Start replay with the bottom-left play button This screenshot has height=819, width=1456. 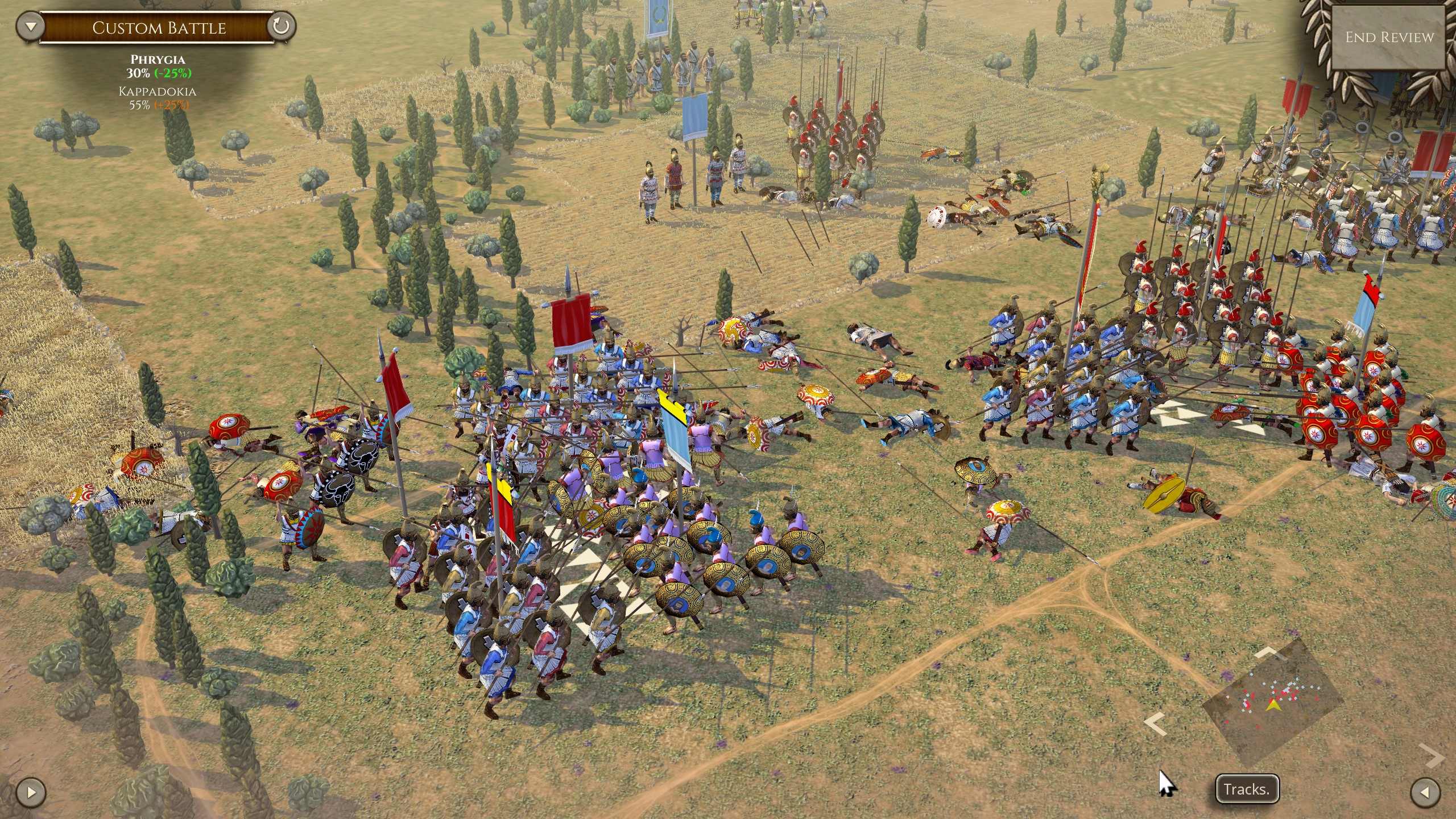[x=31, y=792]
